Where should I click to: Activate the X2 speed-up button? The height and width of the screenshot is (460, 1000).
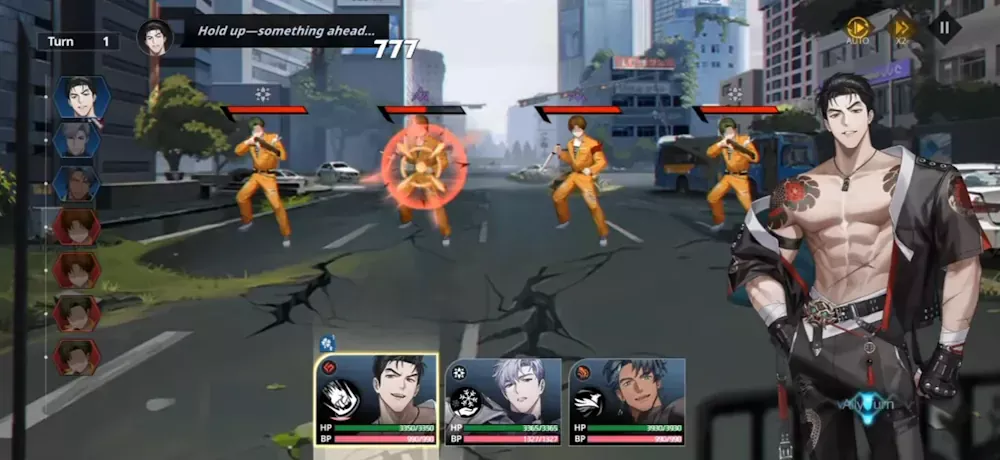pos(902,29)
